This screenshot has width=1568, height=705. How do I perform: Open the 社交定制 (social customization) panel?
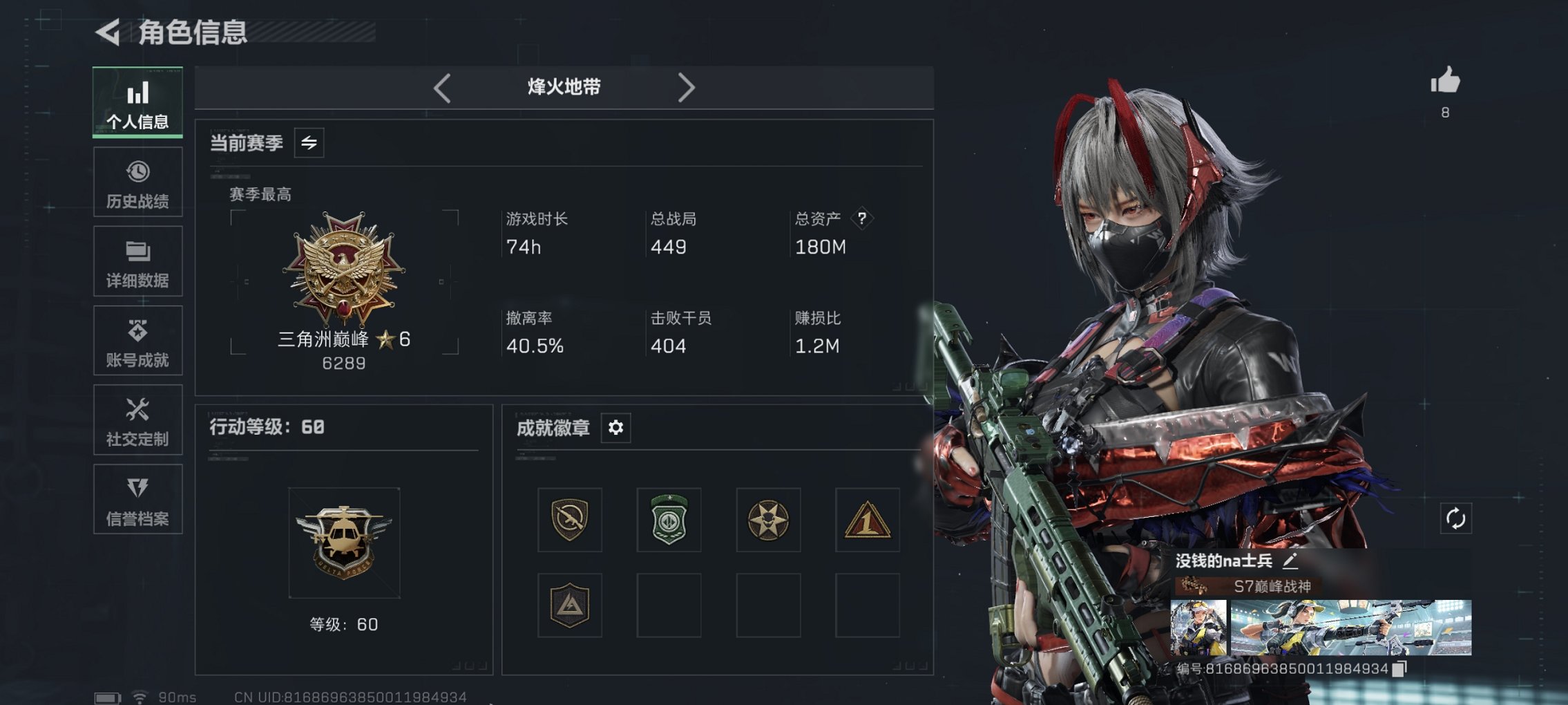137,420
